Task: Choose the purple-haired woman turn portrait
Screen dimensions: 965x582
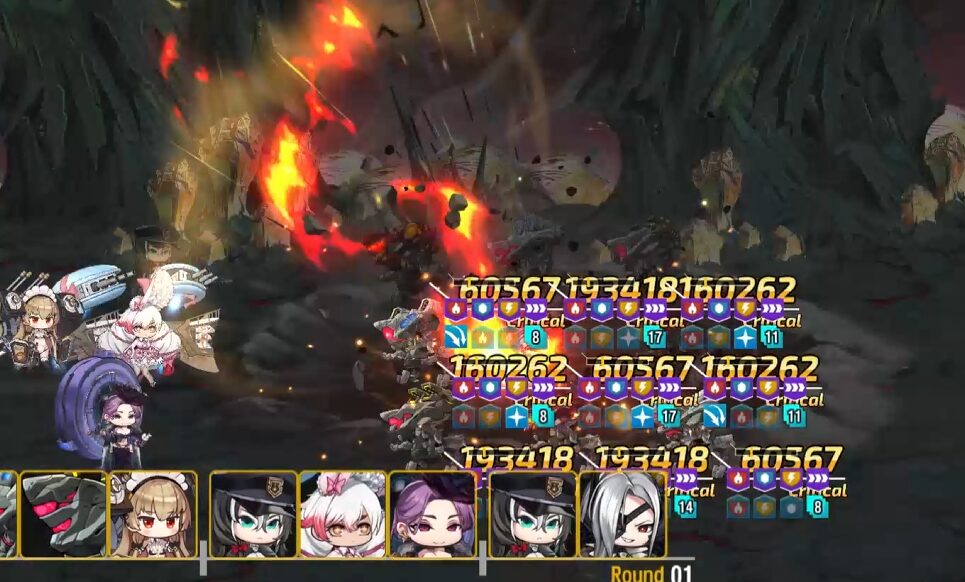Action: tap(432, 514)
